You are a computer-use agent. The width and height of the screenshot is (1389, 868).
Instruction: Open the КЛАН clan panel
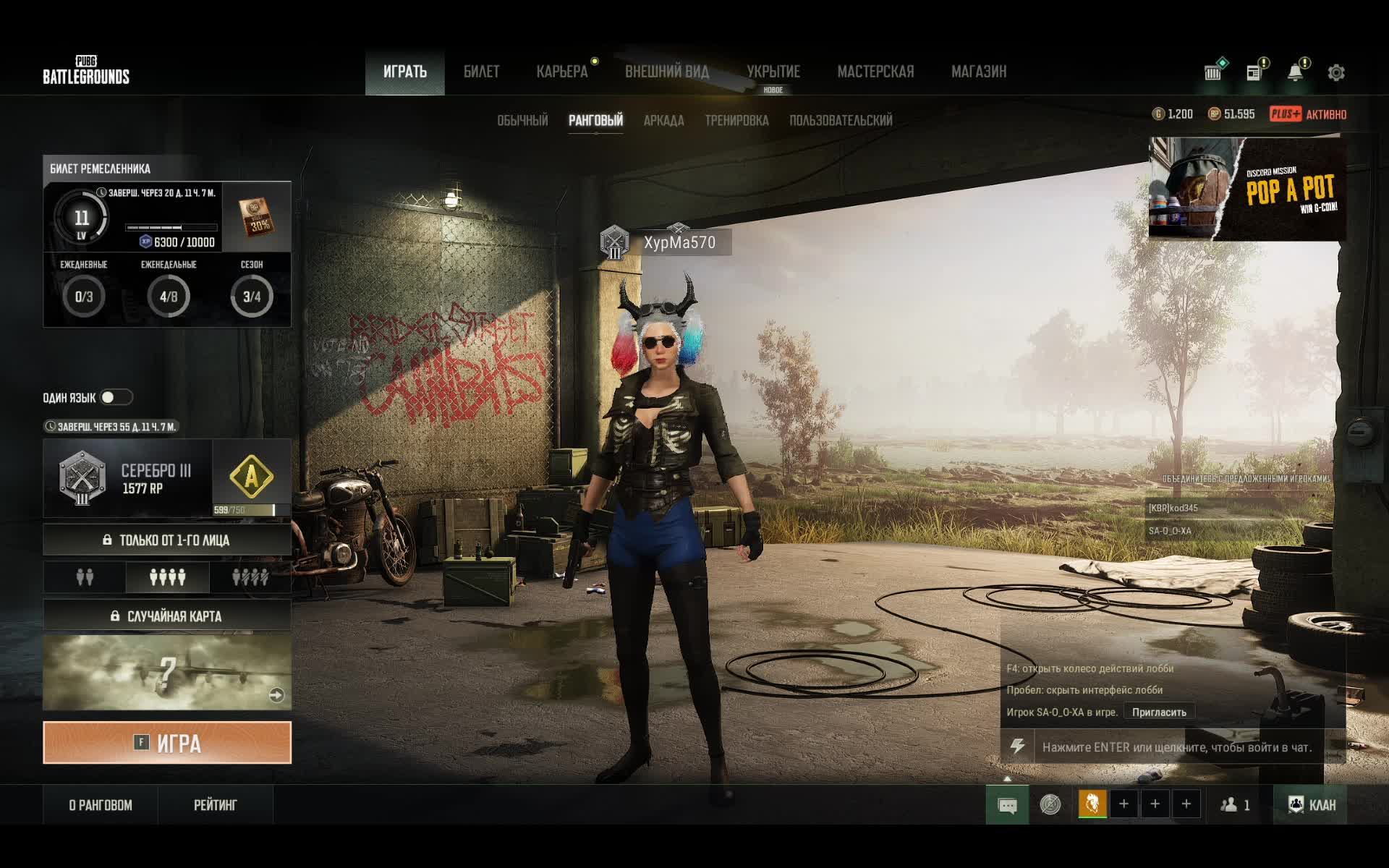pyautogui.click(x=1311, y=804)
